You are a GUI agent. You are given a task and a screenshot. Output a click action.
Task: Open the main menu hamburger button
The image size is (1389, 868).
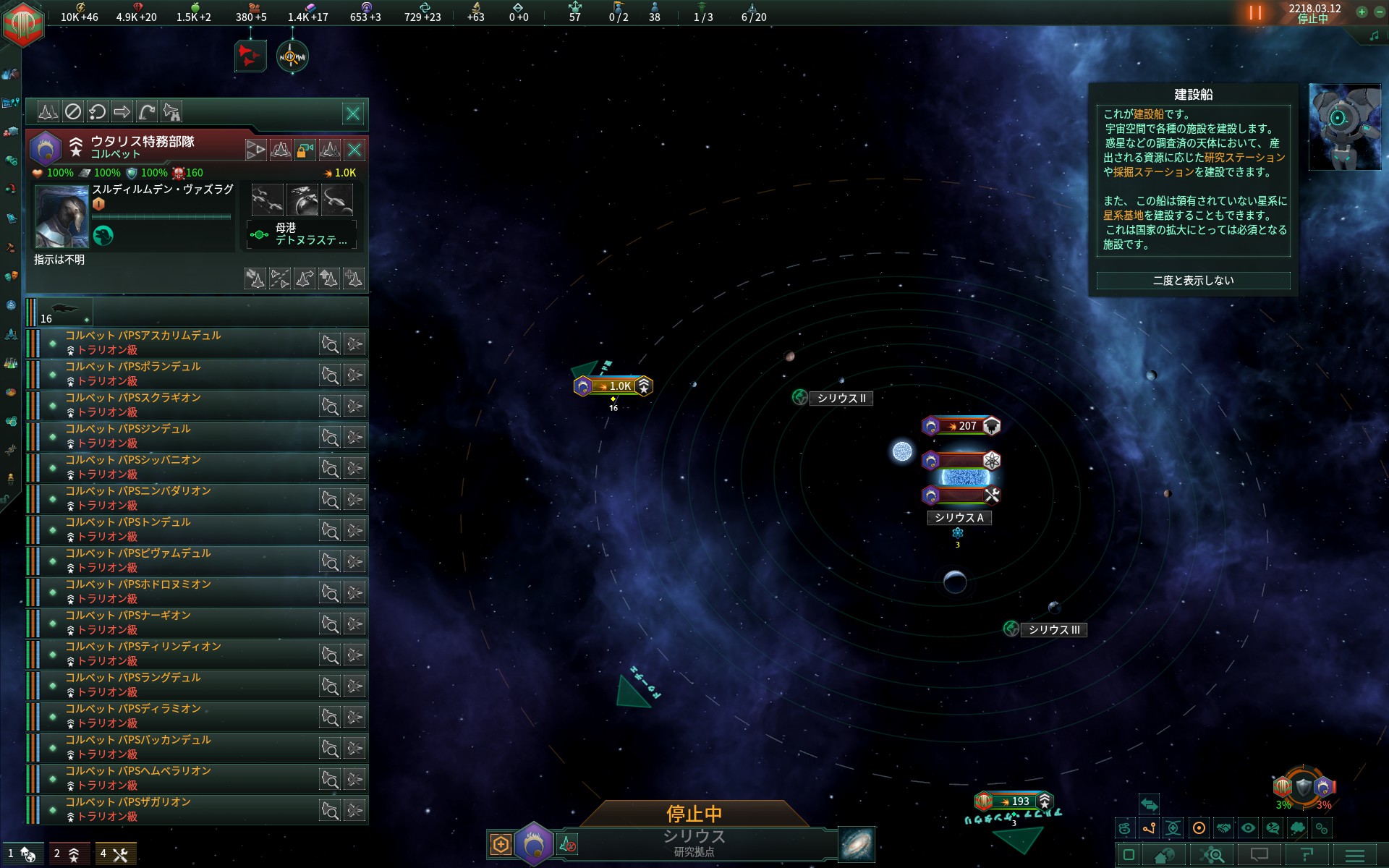click(x=1354, y=855)
